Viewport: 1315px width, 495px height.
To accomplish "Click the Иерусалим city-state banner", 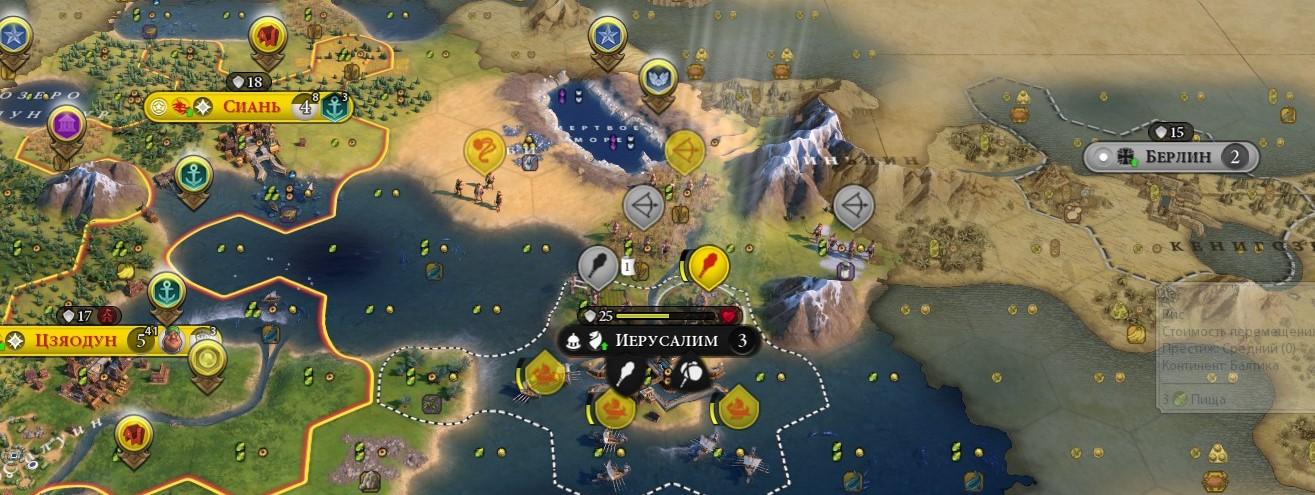I will coord(666,340).
